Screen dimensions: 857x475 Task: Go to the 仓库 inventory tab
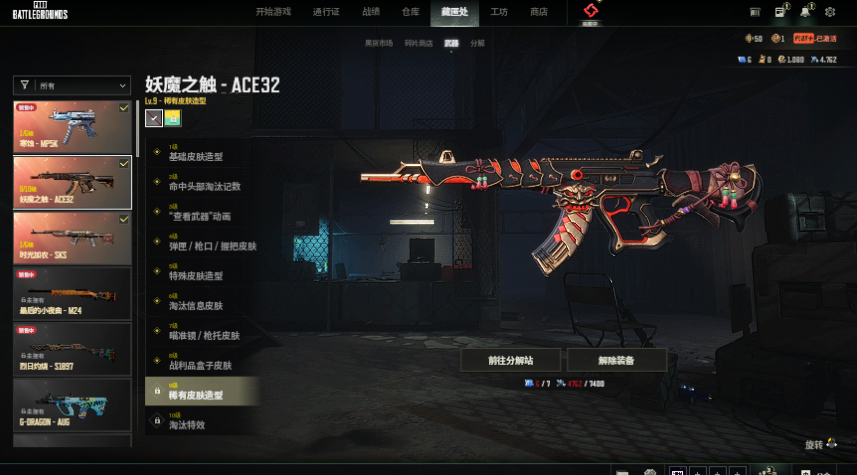tap(410, 12)
